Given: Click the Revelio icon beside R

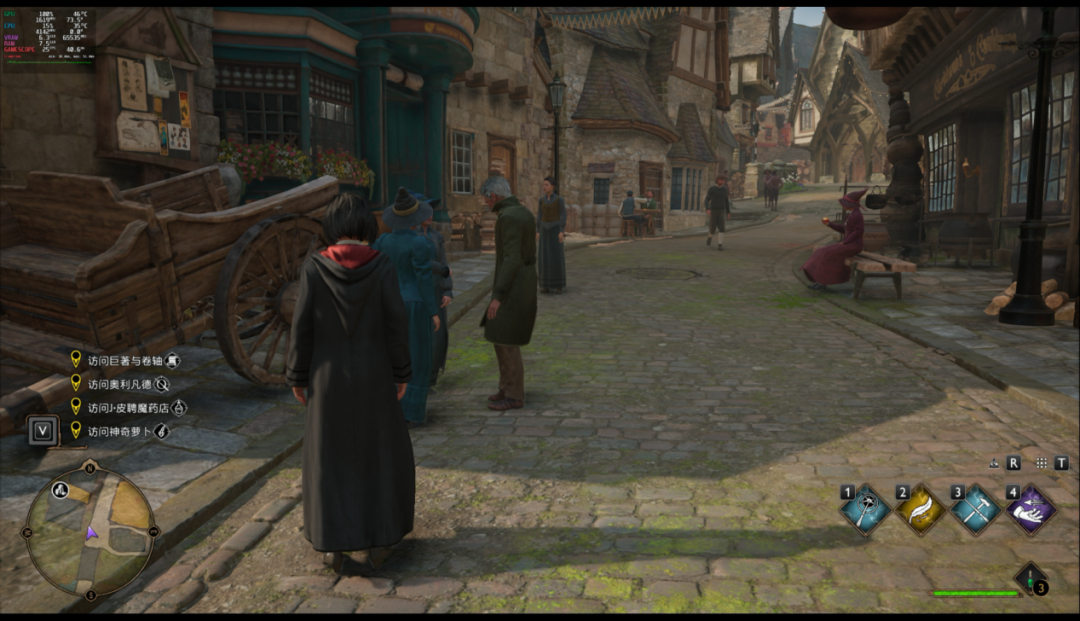Looking at the screenshot, I should tap(993, 464).
